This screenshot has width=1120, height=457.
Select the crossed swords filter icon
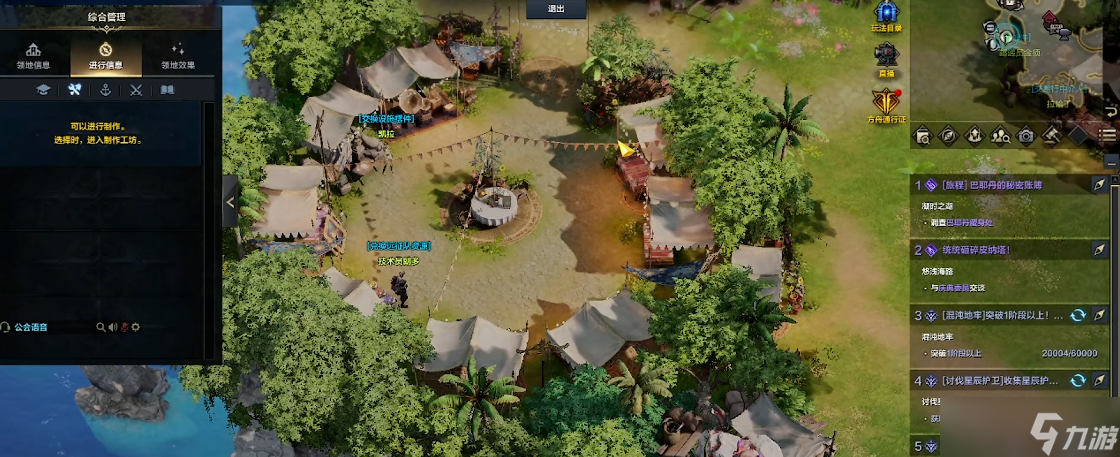pos(136,90)
